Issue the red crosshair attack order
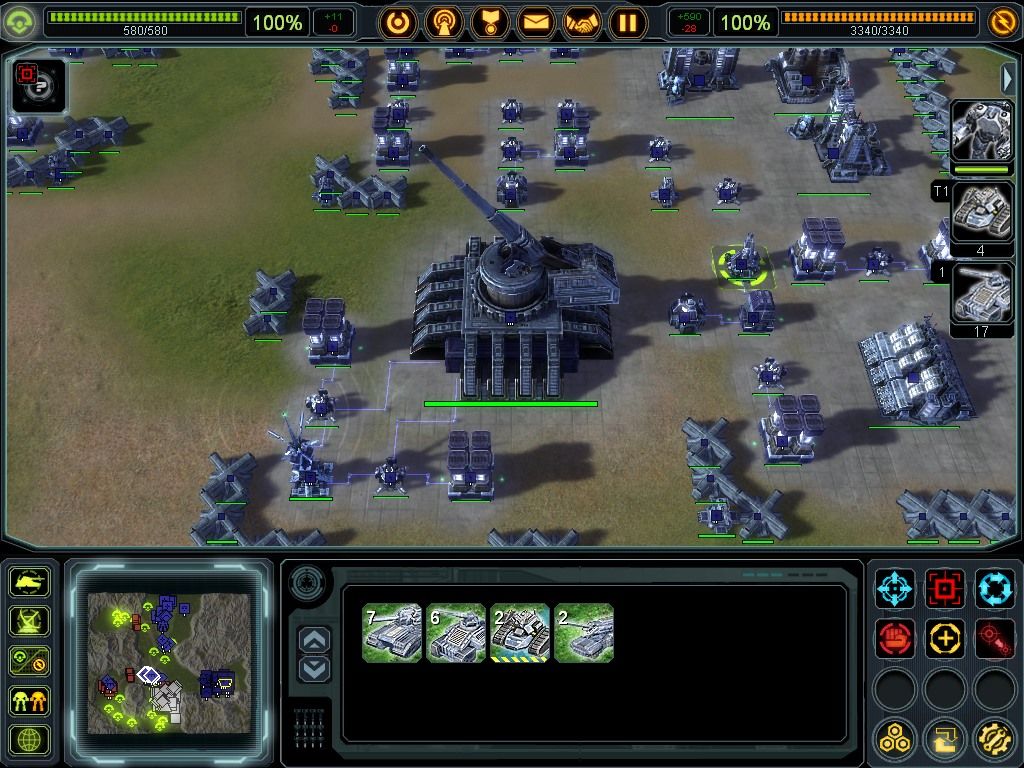 click(x=944, y=589)
